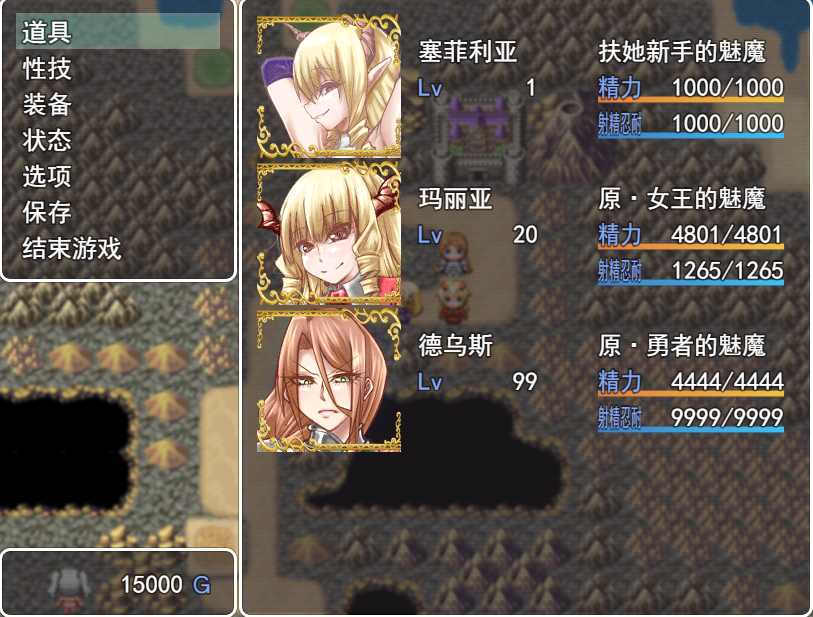813x617 pixels.
Task: Open 选项 (Options)
Action: pos(47,176)
